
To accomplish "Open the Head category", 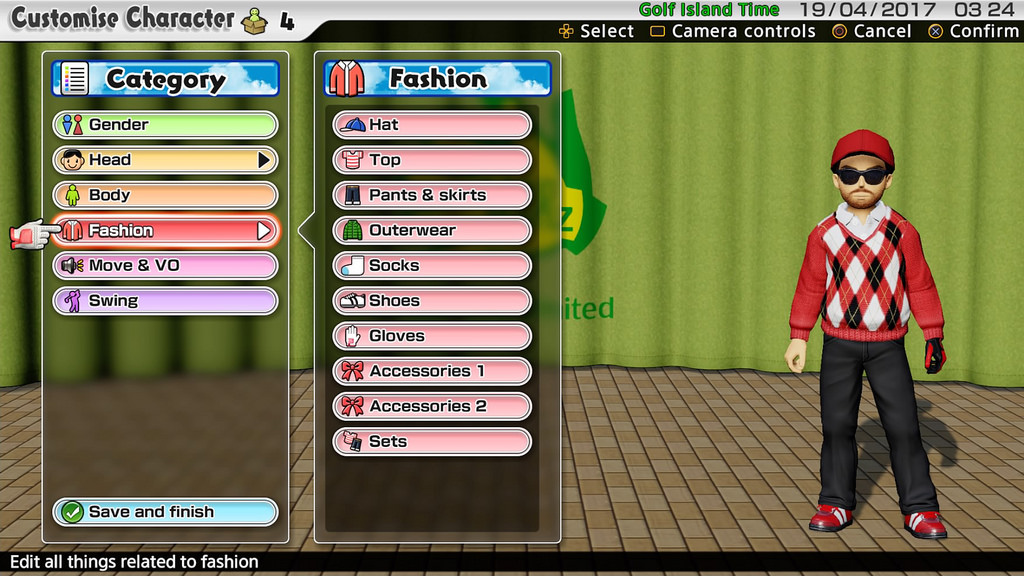I will (x=165, y=160).
